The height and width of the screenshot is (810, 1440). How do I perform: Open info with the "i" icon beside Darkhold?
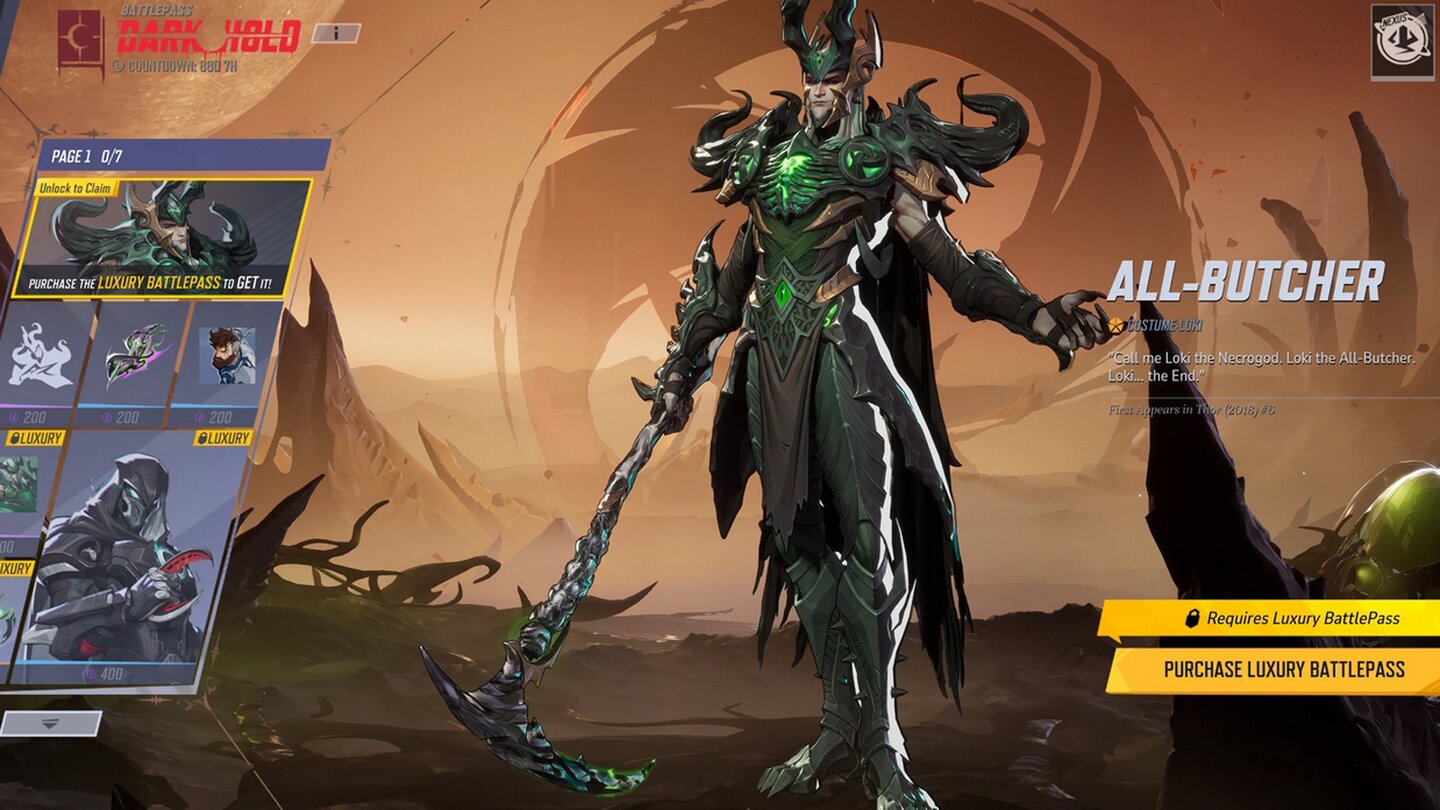[x=334, y=33]
